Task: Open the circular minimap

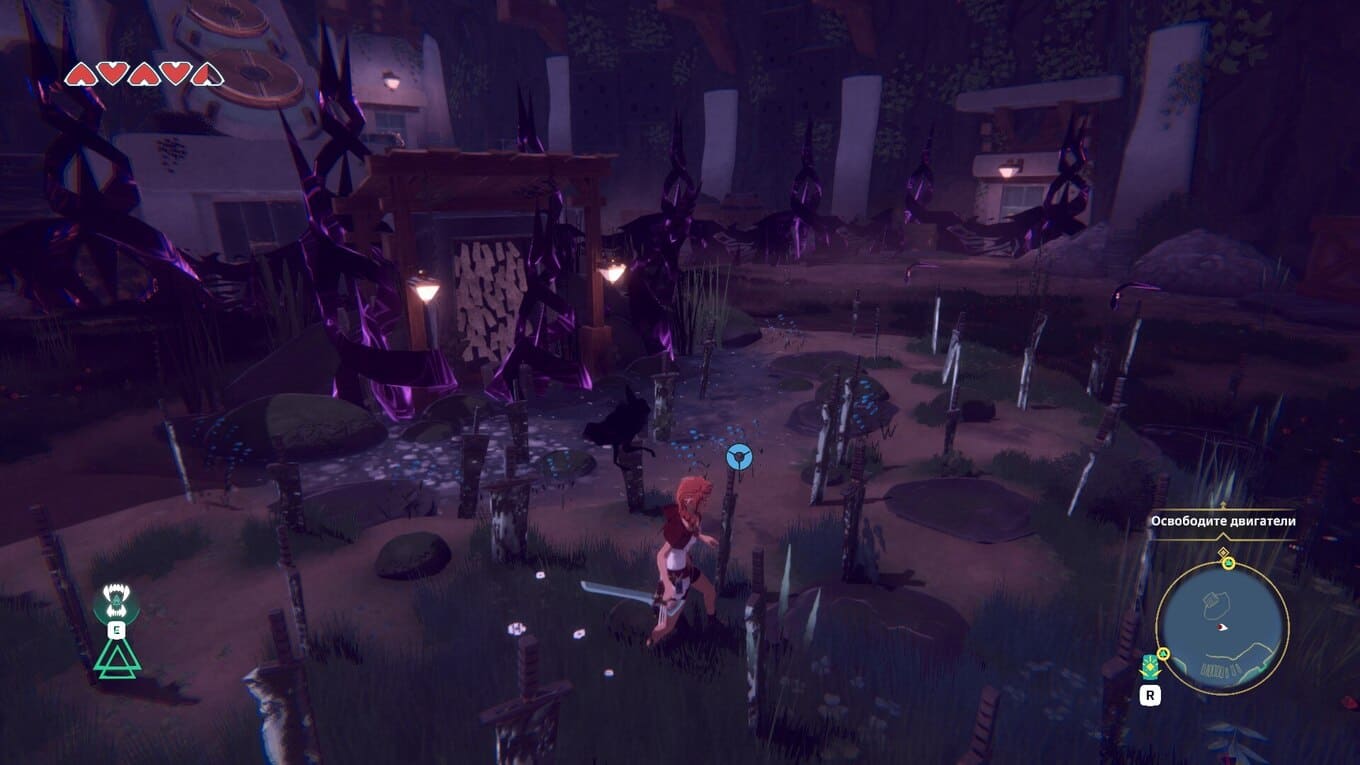Action: 1221,629
